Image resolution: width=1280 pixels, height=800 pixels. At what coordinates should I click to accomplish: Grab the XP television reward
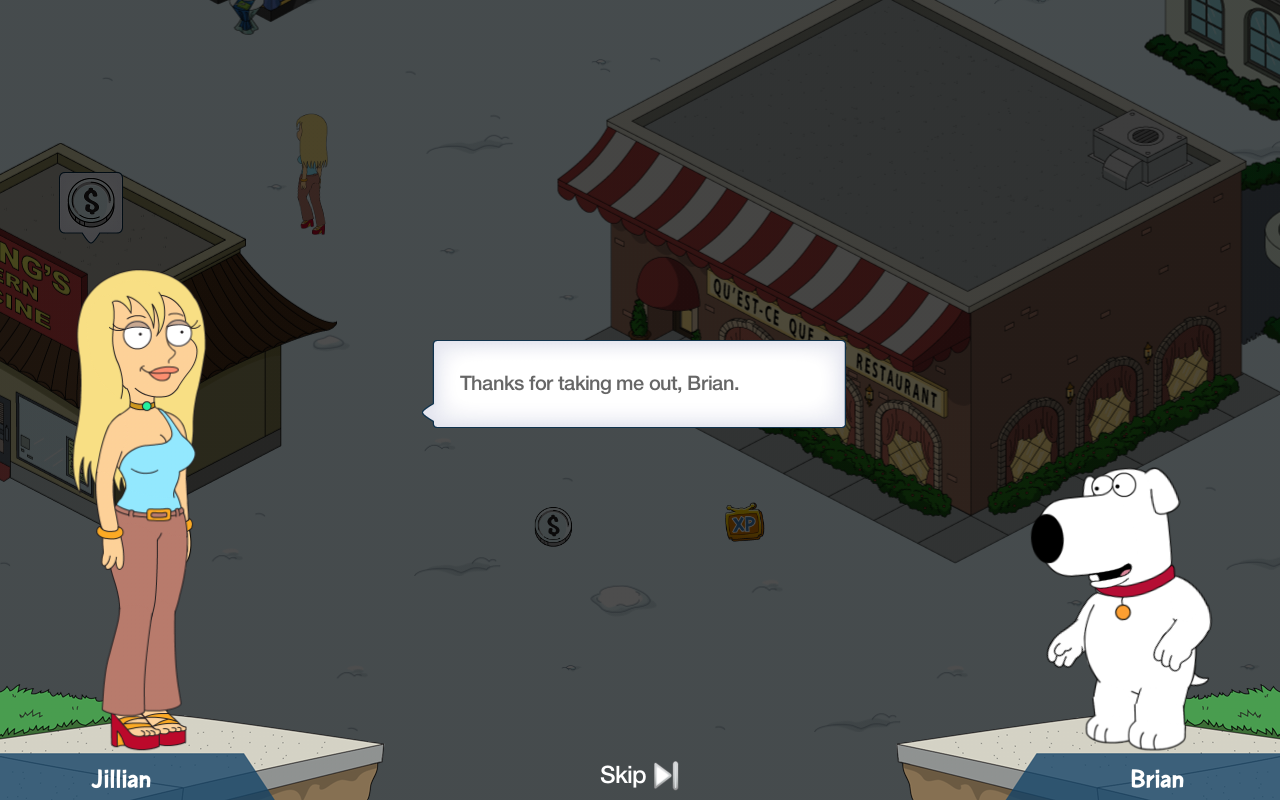pyautogui.click(x=744, y=523)
